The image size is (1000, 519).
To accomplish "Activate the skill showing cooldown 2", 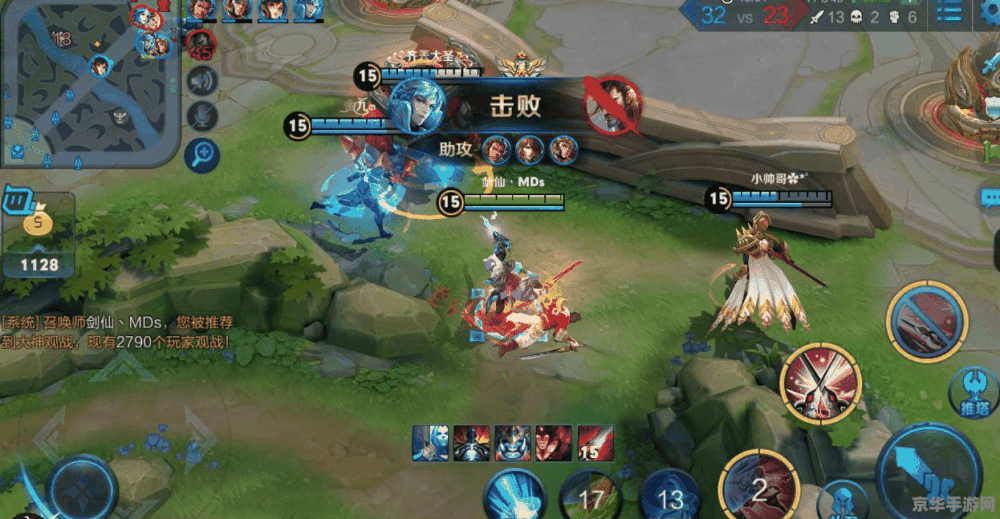I will click(757, 488).
